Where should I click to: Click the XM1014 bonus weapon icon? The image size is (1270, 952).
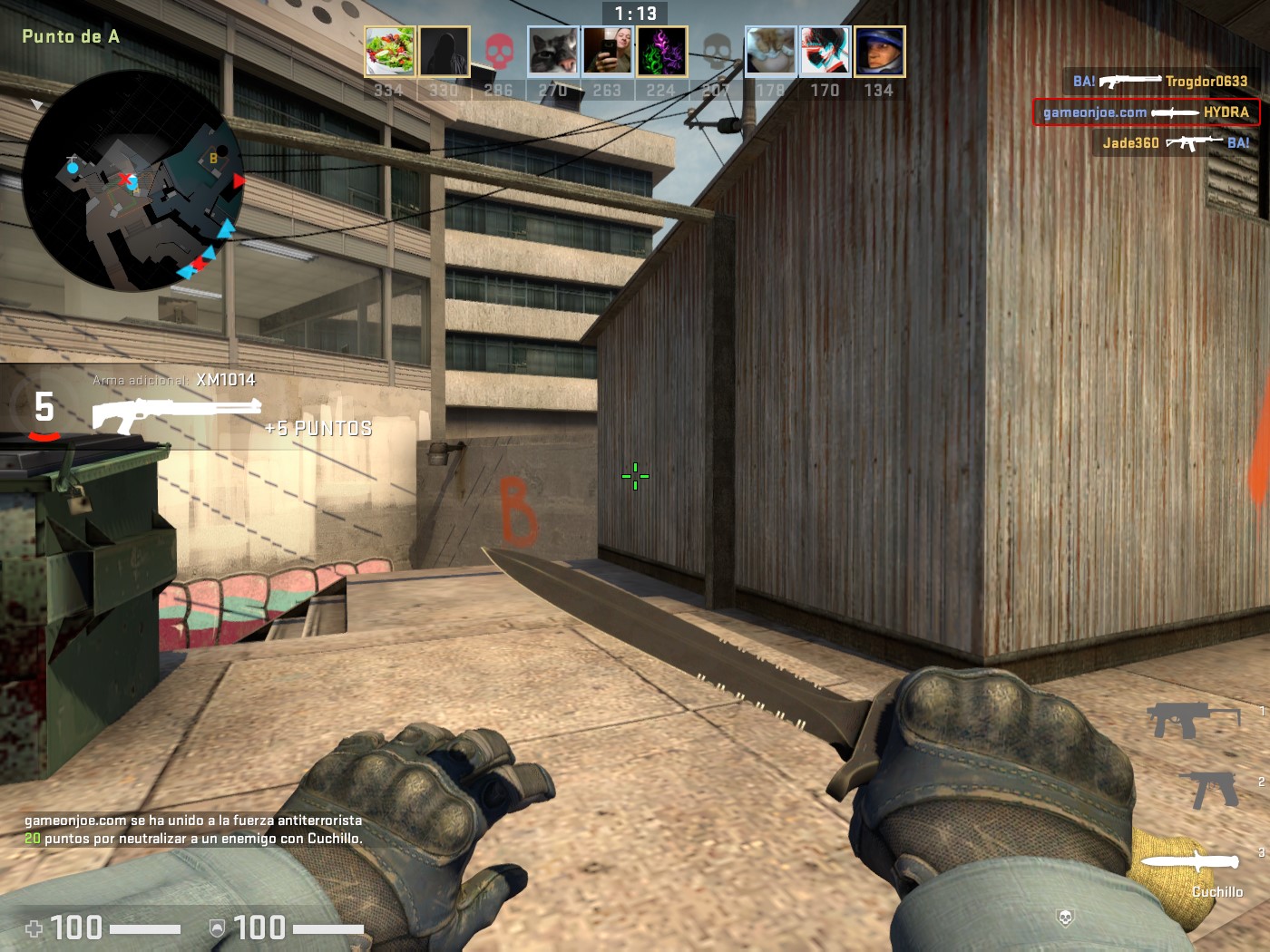click(176, 414)
